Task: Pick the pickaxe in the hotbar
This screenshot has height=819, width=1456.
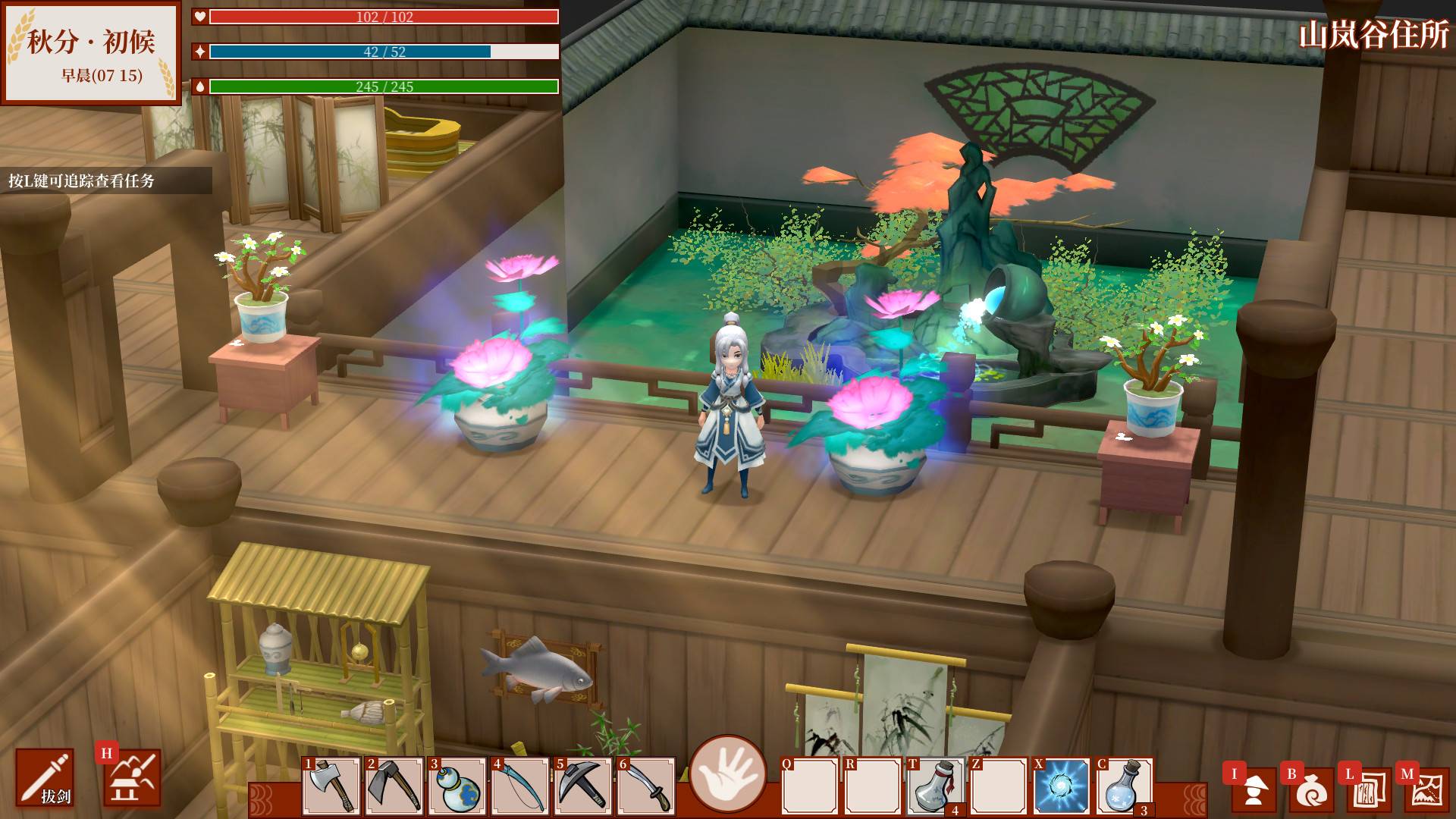Action: click(583, 786)
